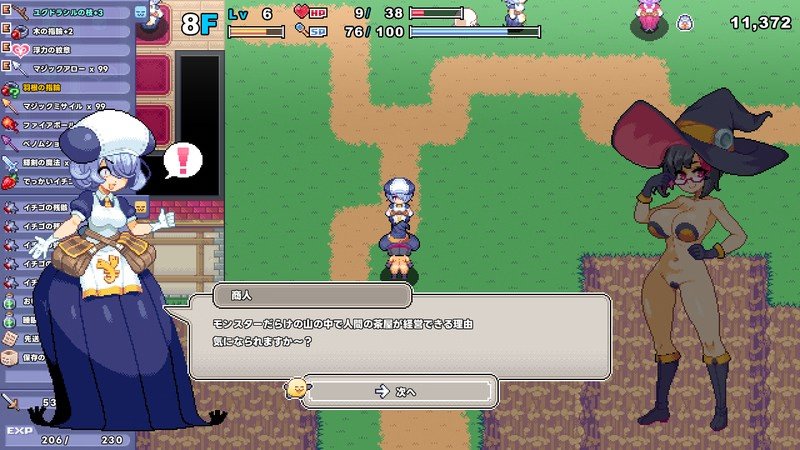The height and width of the screenshot is (450, 800).
Task: Select the ユグドラシルの枝+3 staff entry
Action: (70, 13)
